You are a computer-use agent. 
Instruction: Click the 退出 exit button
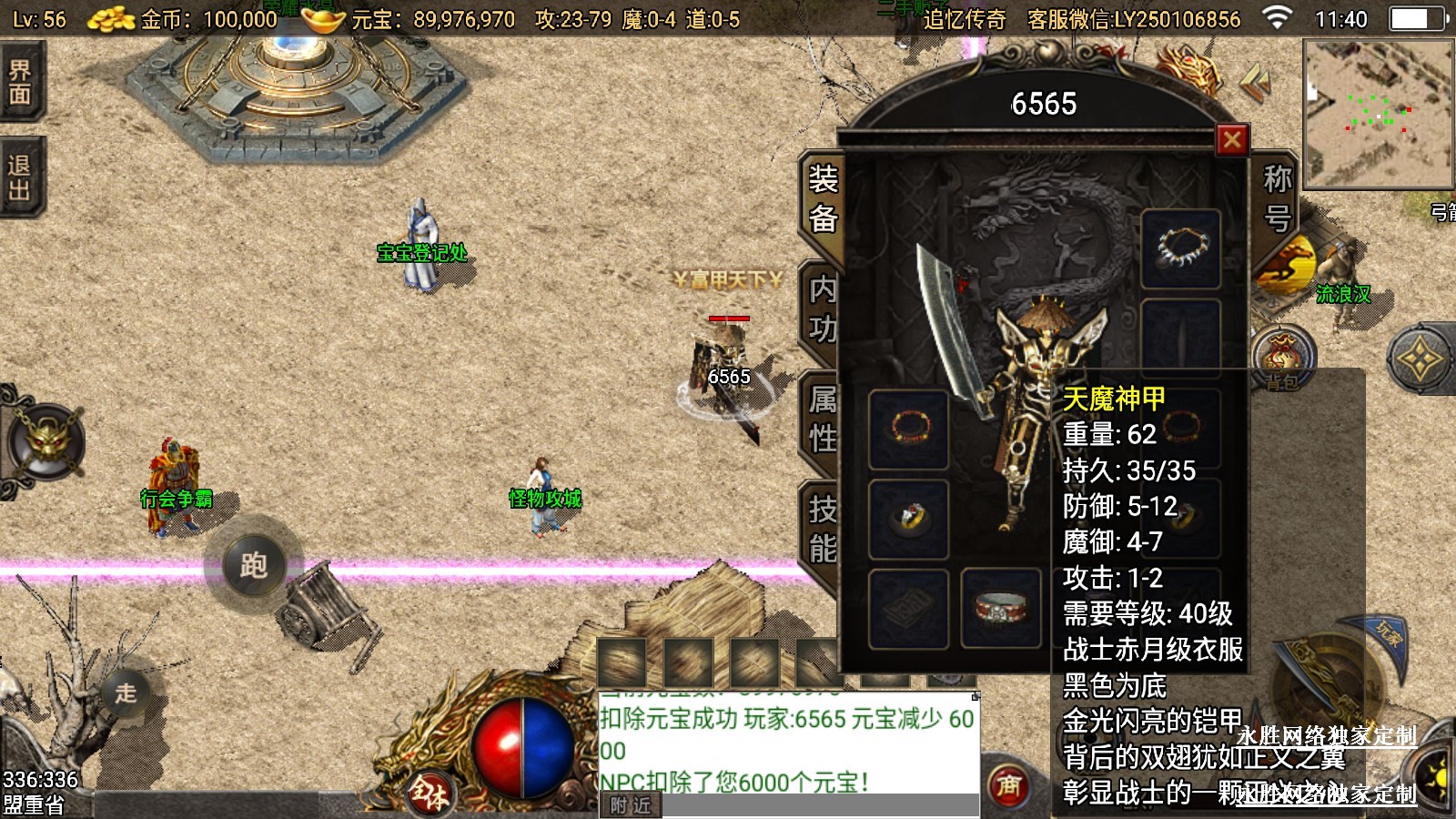pos(20,177)
